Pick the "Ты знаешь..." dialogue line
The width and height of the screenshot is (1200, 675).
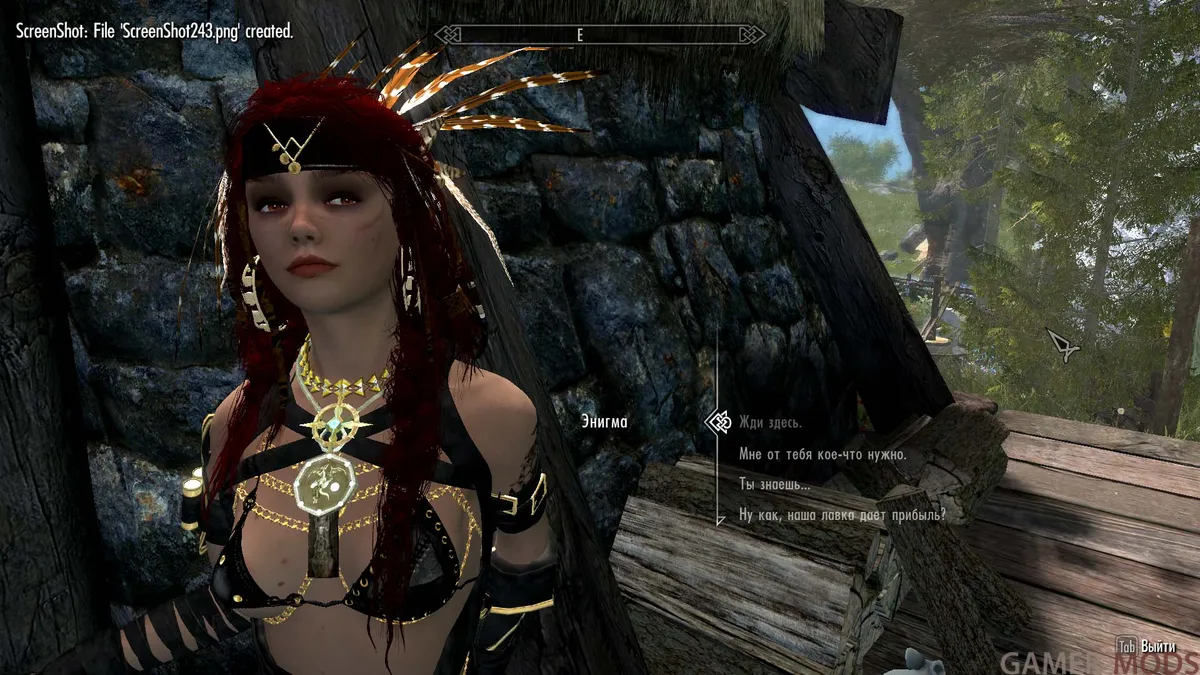click(774, 485)
